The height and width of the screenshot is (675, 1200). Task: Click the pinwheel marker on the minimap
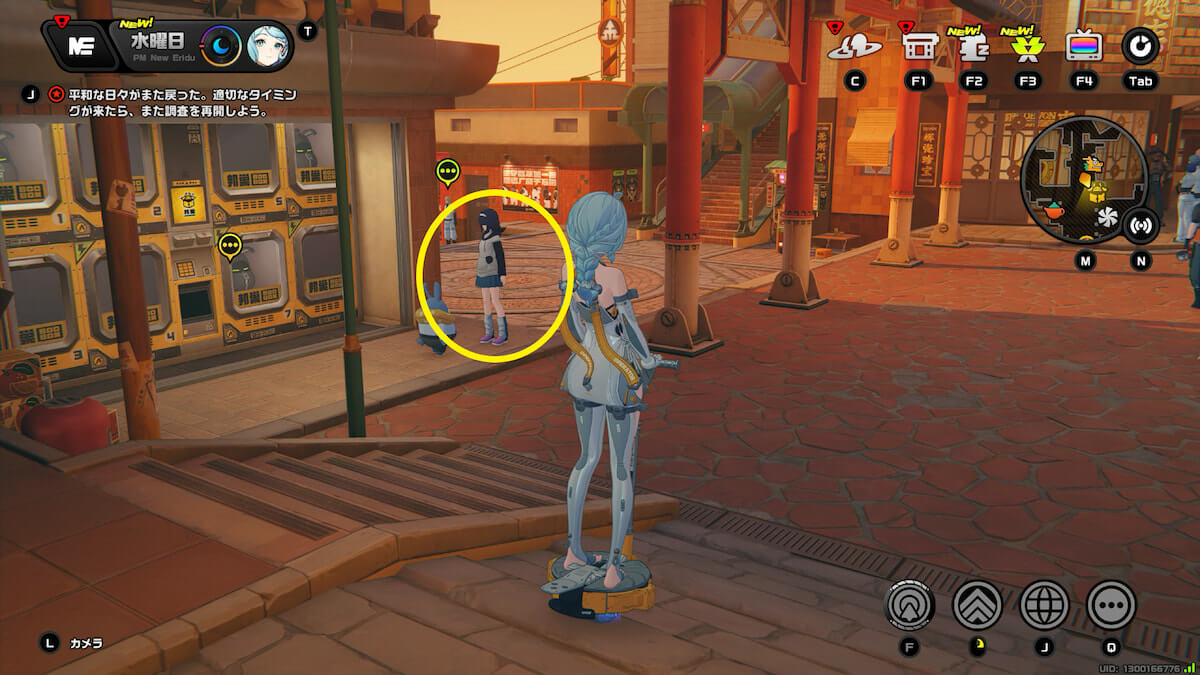(x=1107, y=216)
